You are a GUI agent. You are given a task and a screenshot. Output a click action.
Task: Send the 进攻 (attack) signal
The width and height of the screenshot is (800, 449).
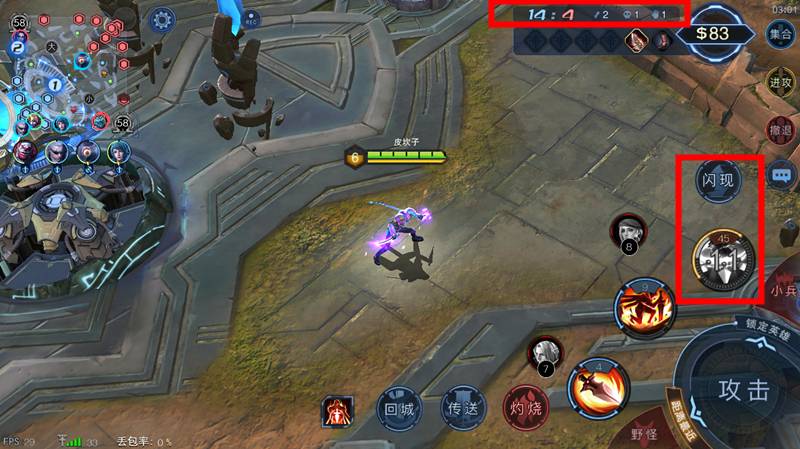click(x=781, y=81)
